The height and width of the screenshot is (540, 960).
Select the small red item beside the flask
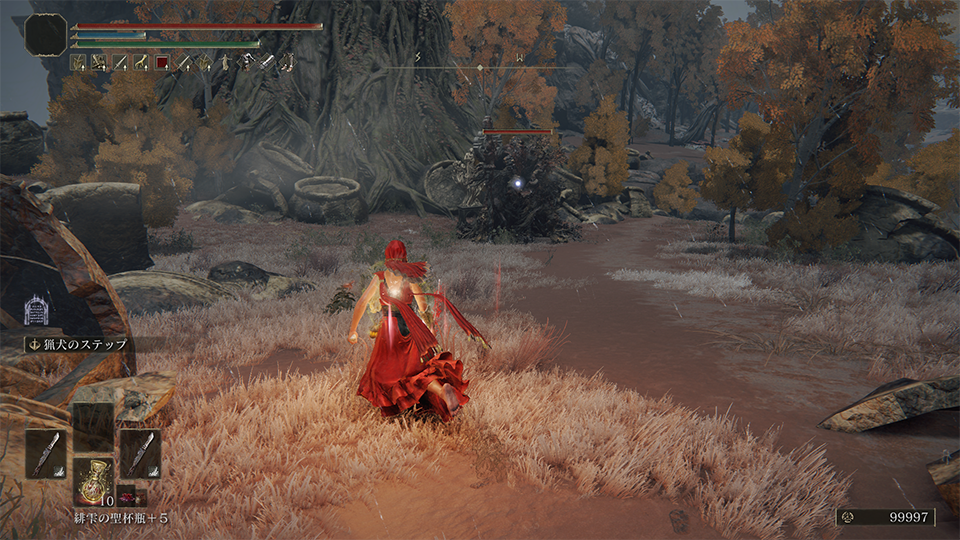(129, 495)
